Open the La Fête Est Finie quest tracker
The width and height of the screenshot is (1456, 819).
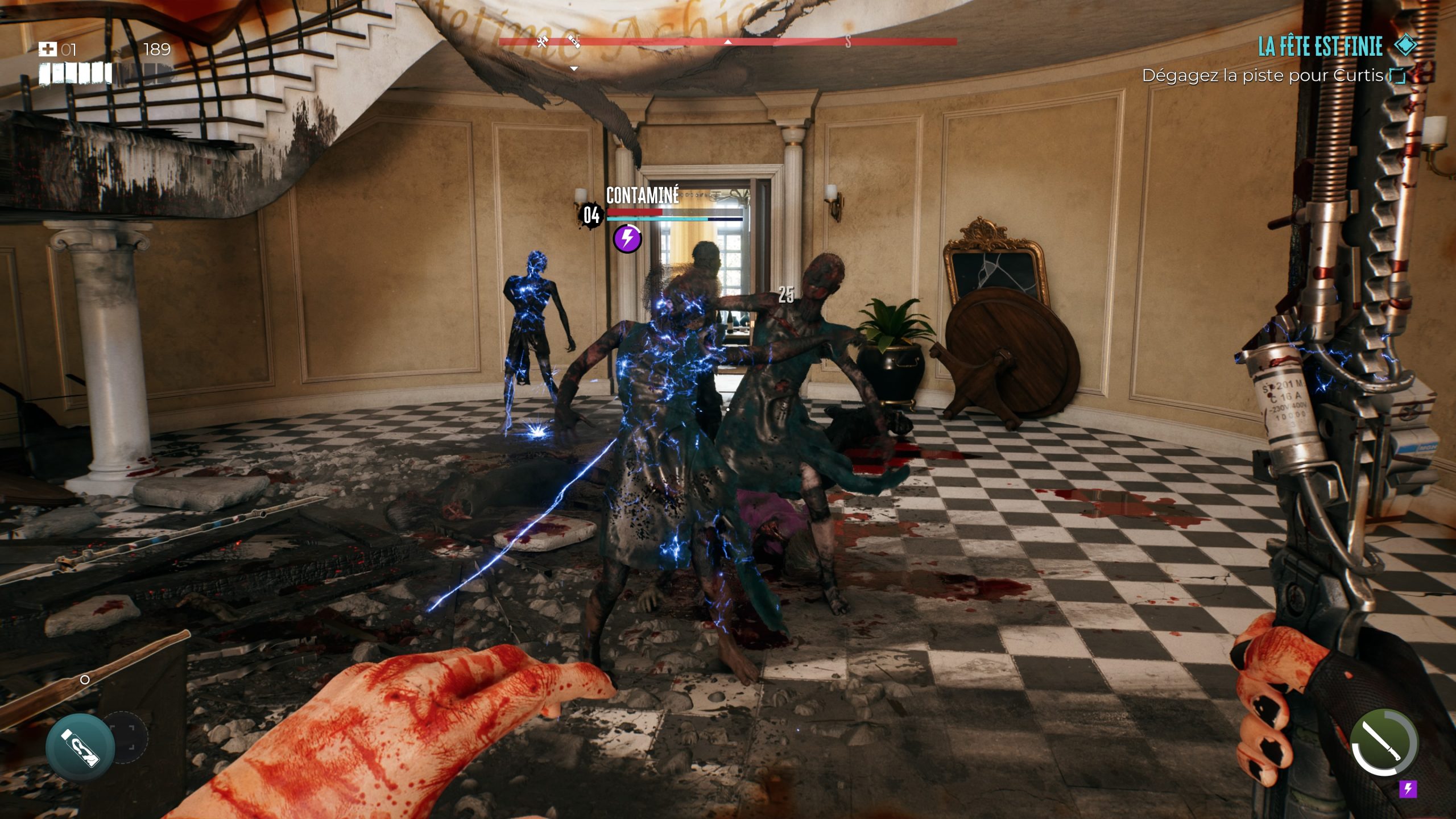1319,46
